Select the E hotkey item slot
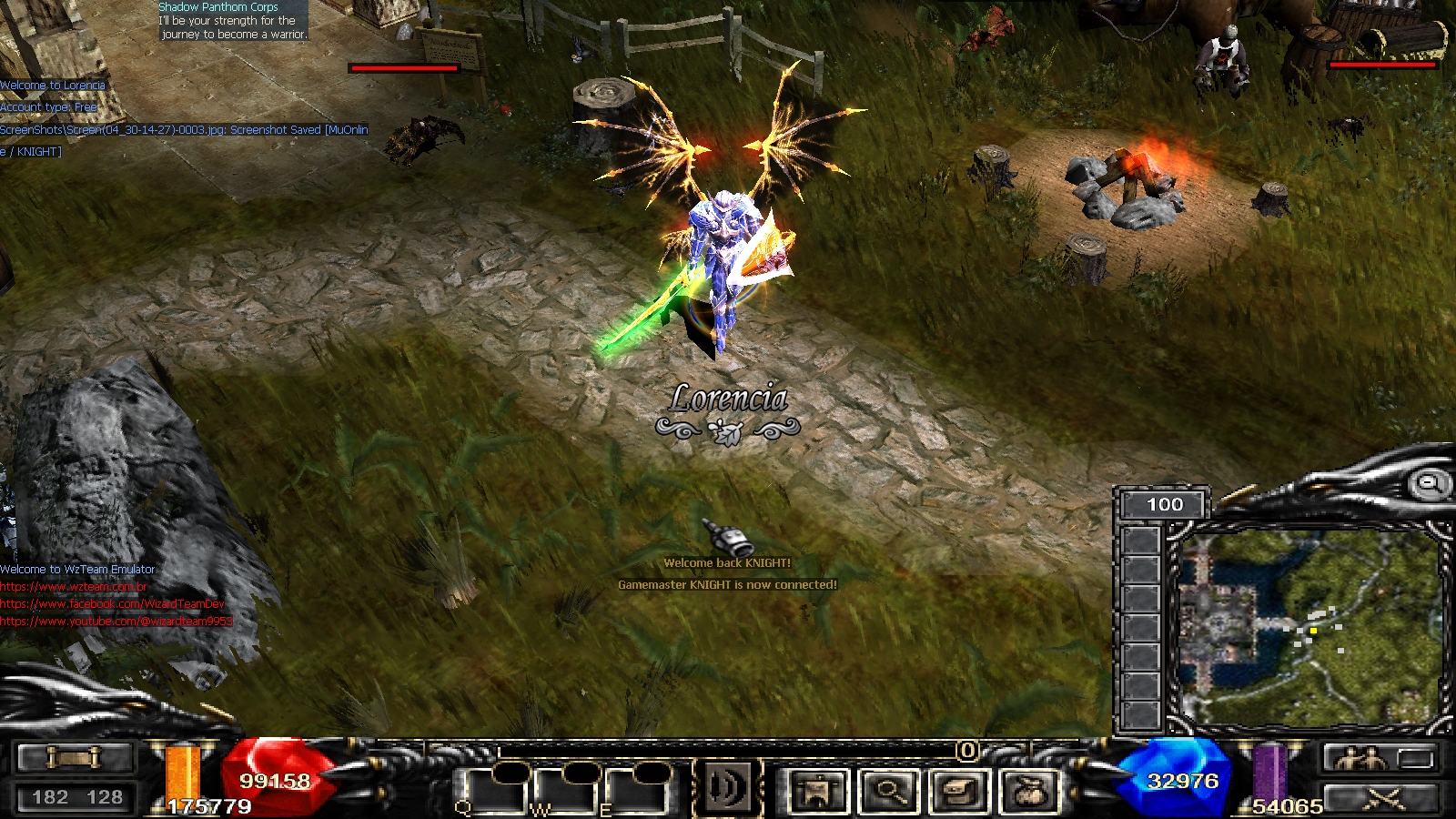Screen dimensions: 1456x819 pyautogui.click(x=634, y=790)
